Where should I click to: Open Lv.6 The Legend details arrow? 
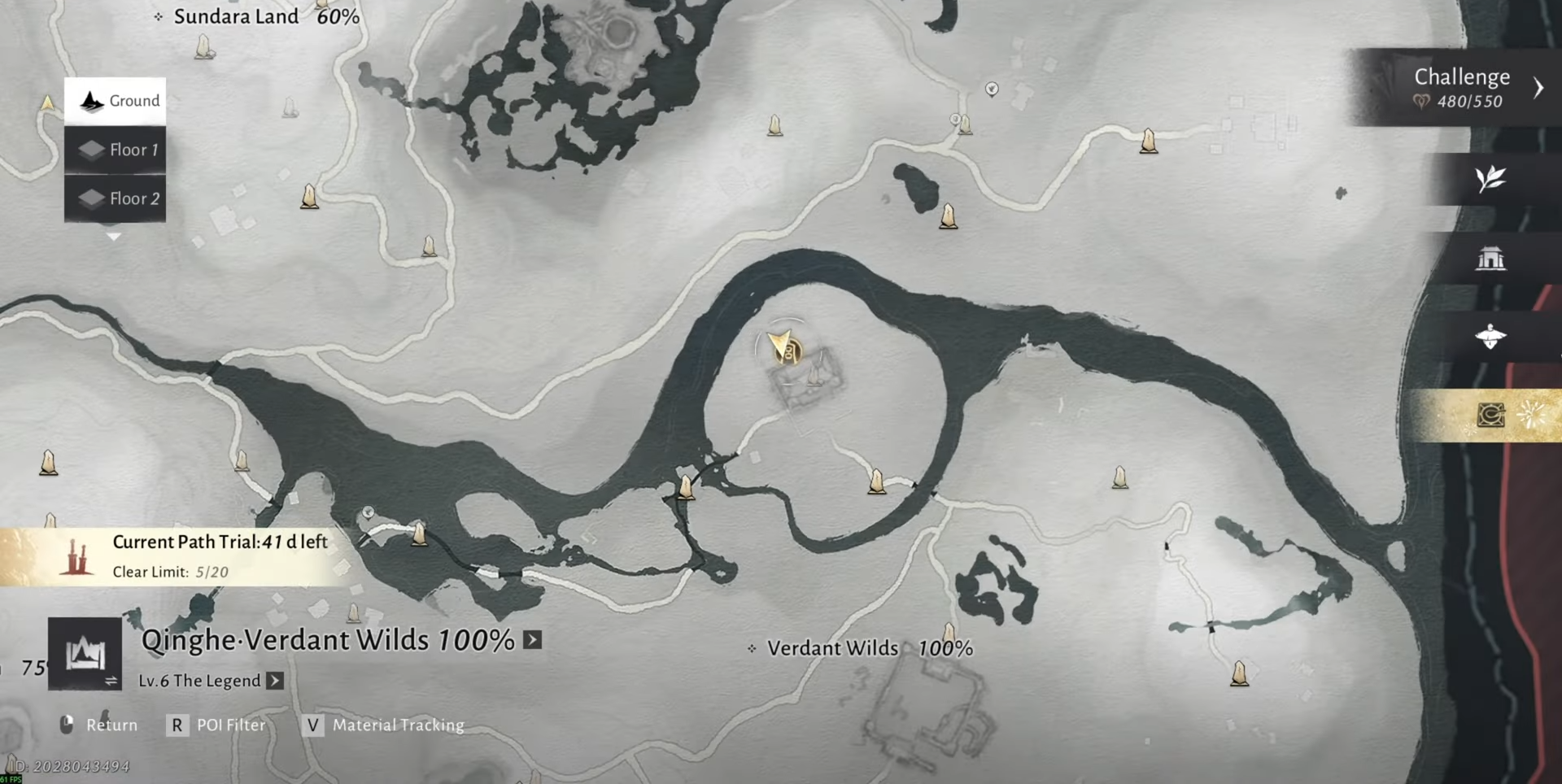[276, 681]
